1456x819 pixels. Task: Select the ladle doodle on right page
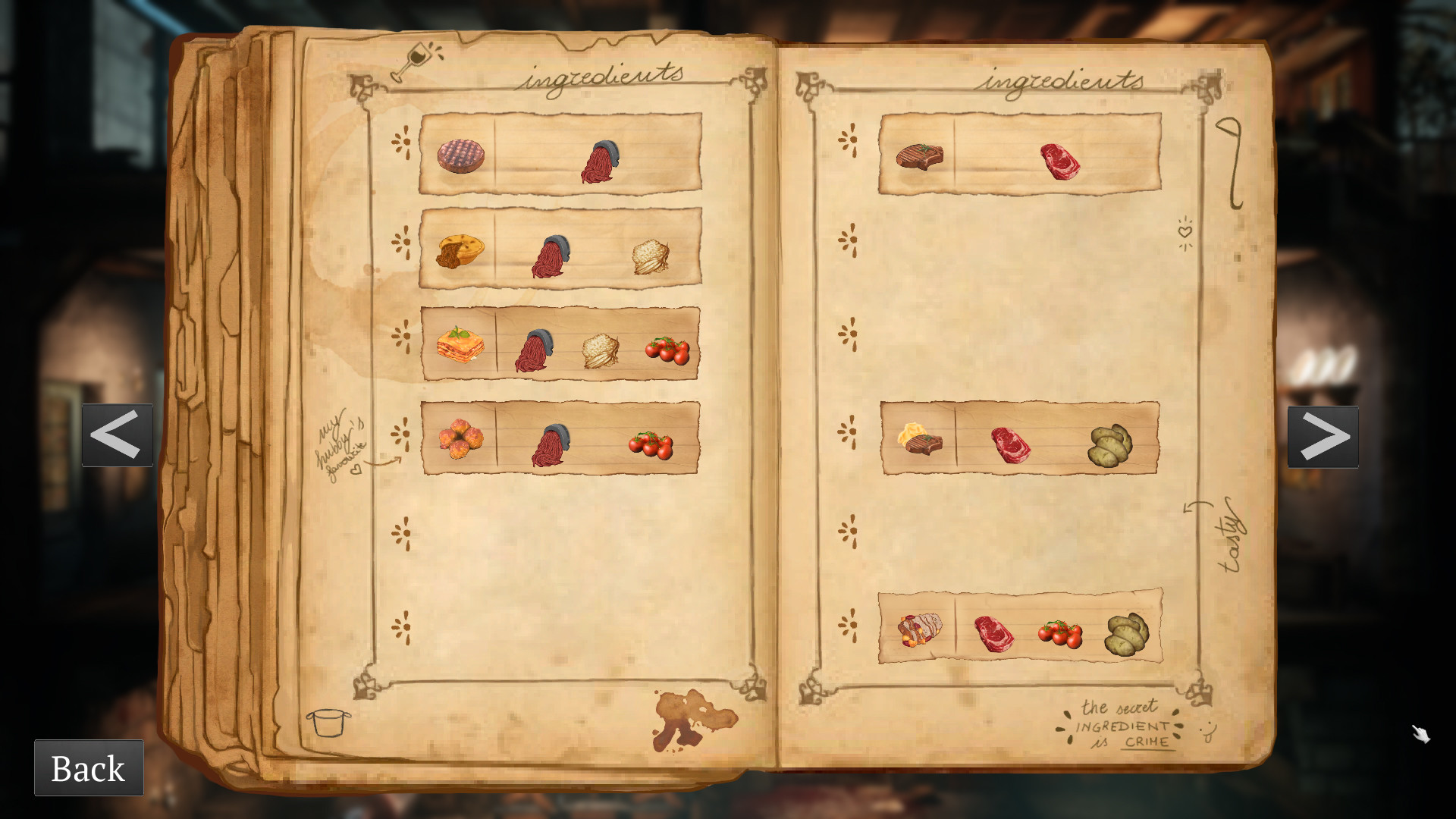click(x=1227, y=165)
